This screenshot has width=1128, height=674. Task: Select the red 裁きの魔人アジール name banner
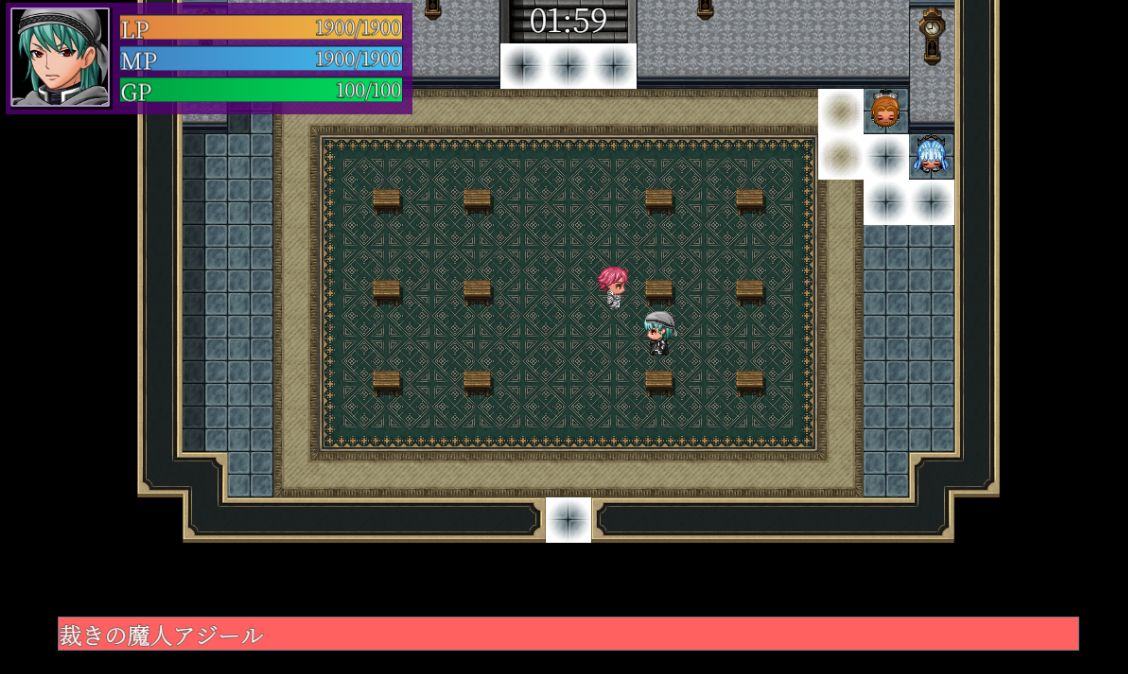(568, 634)
